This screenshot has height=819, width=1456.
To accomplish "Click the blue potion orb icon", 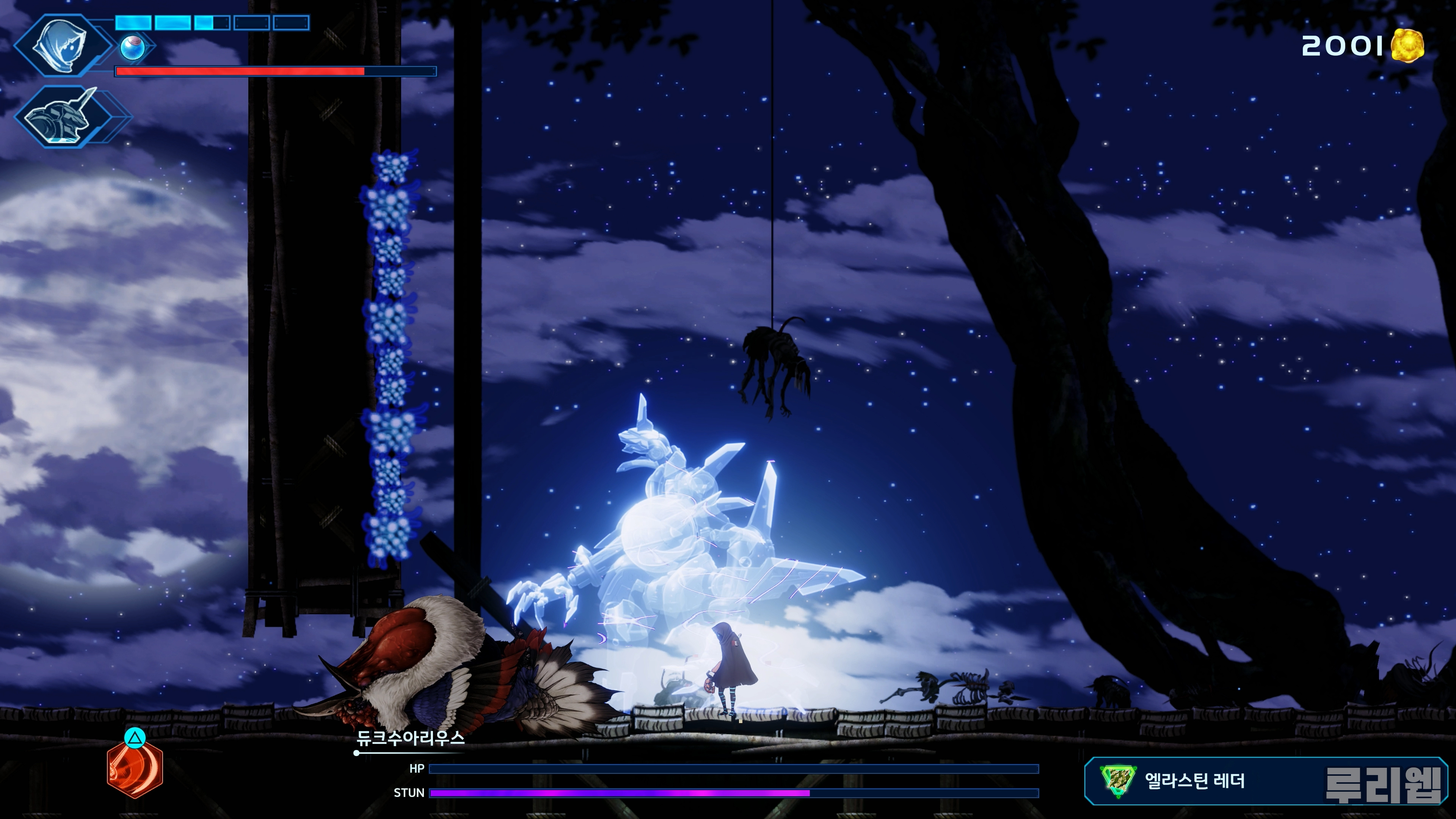I will click(x=132, y=48).
